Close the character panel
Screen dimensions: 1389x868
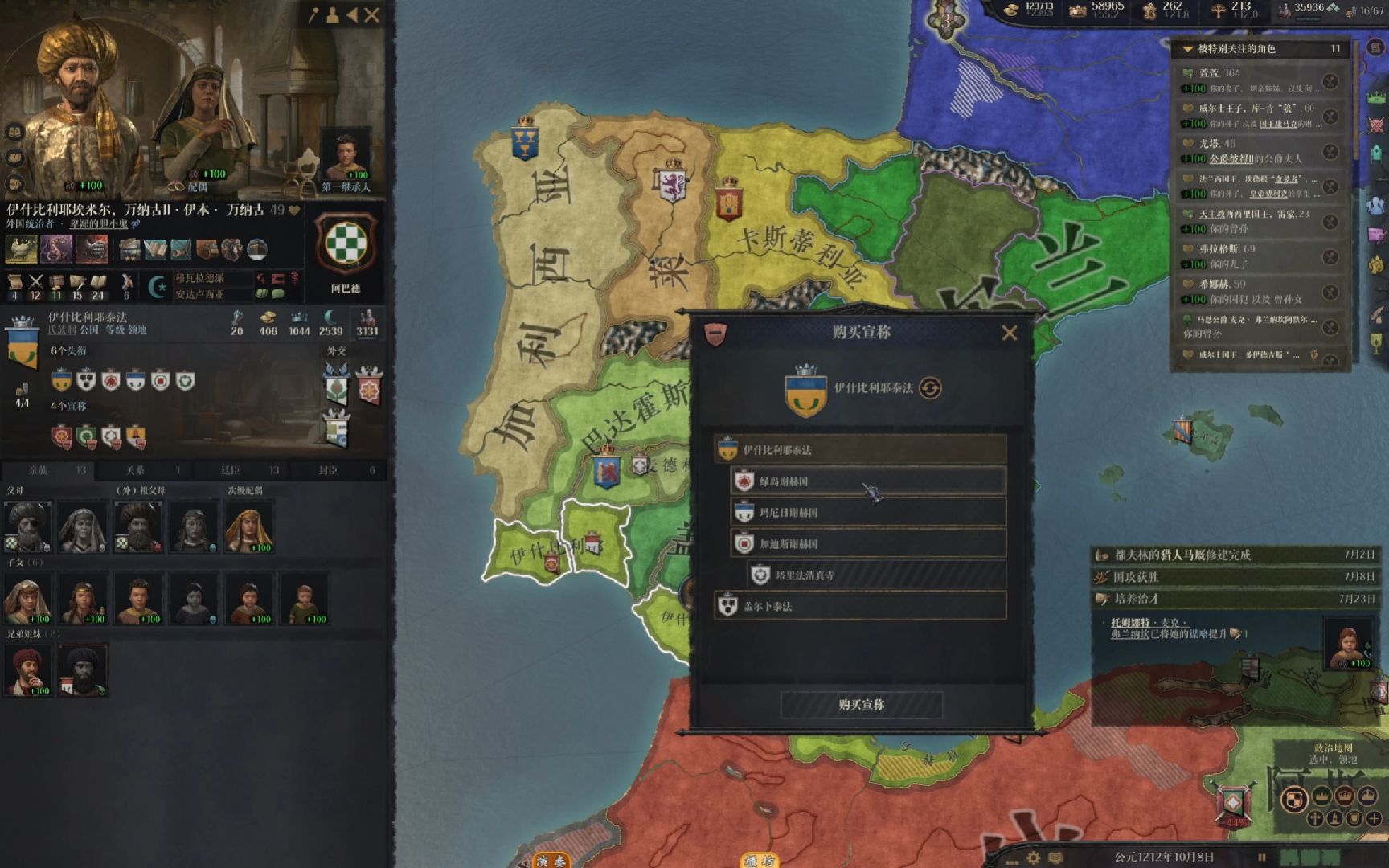(x=372, y=14)
